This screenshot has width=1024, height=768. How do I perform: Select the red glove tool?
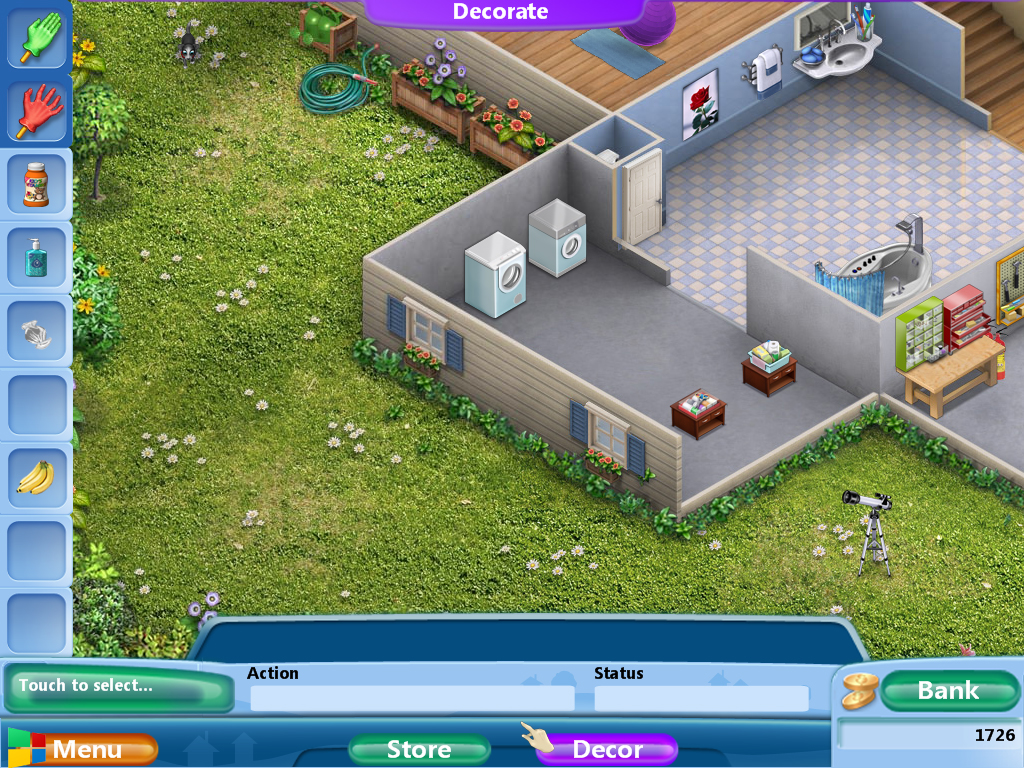point(38,109)
